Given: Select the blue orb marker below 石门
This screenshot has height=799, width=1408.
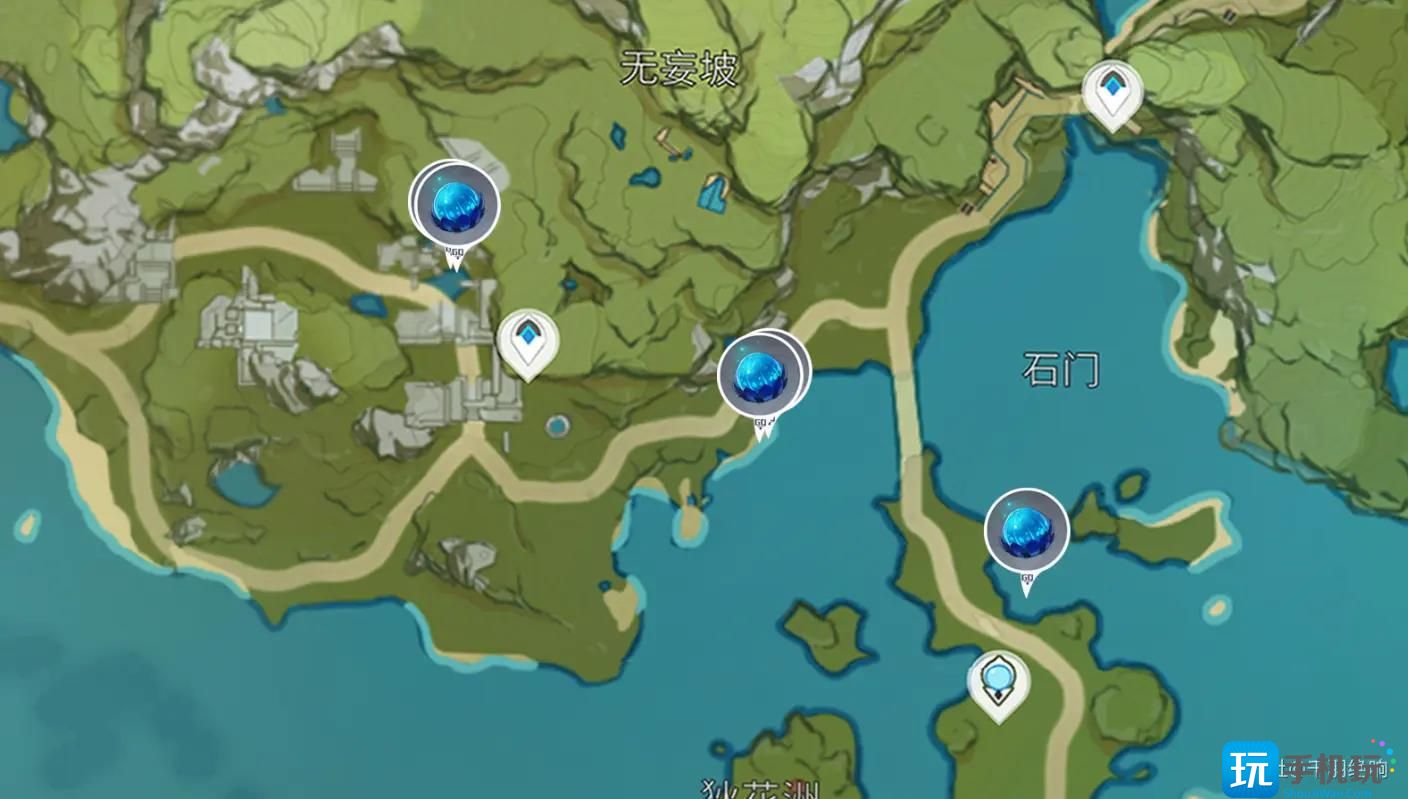Looking at the screenshot, I should tap(1024, 532).
